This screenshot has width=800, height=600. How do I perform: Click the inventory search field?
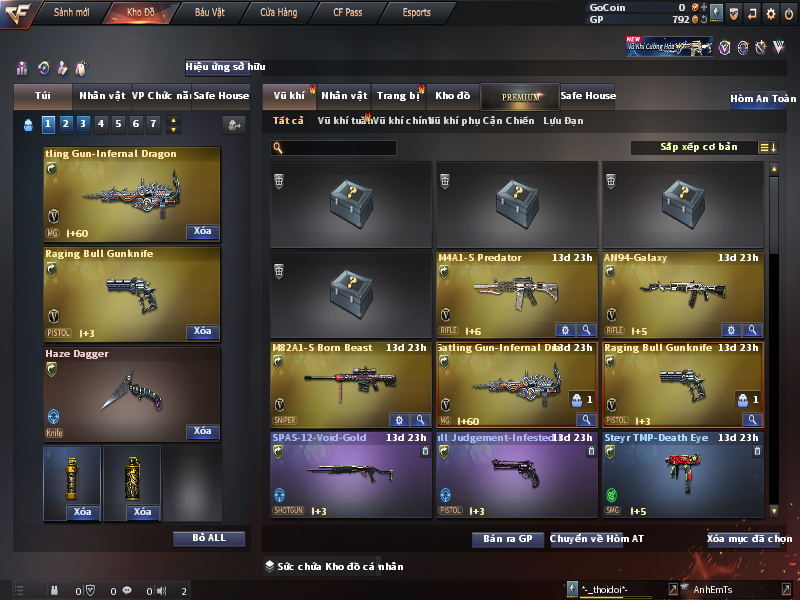click(338, 148)
